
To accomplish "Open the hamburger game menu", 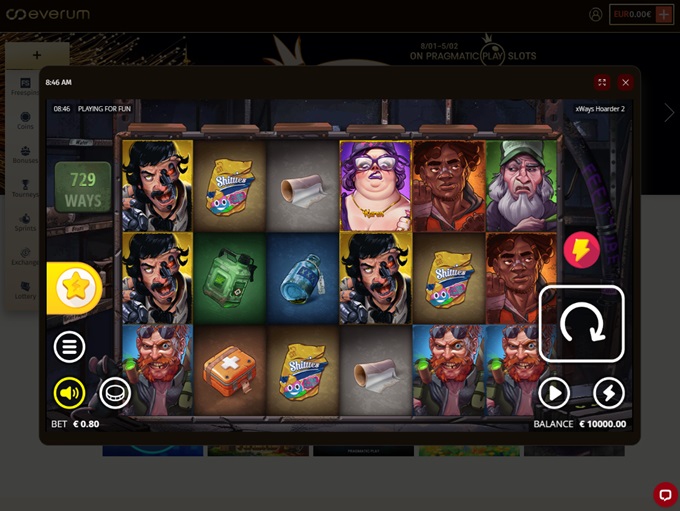I will 69,347.
